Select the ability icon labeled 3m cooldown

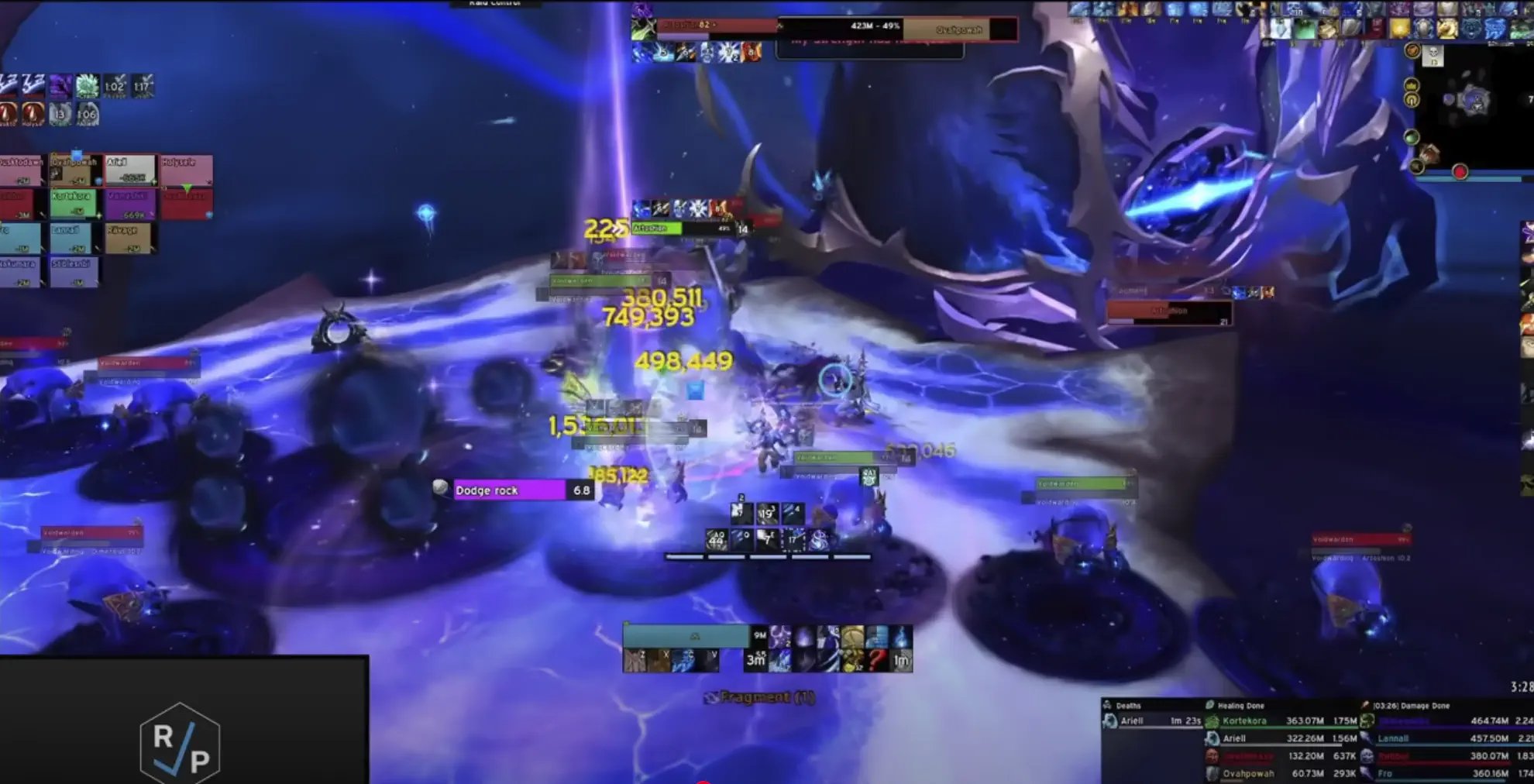click(756, 660)
